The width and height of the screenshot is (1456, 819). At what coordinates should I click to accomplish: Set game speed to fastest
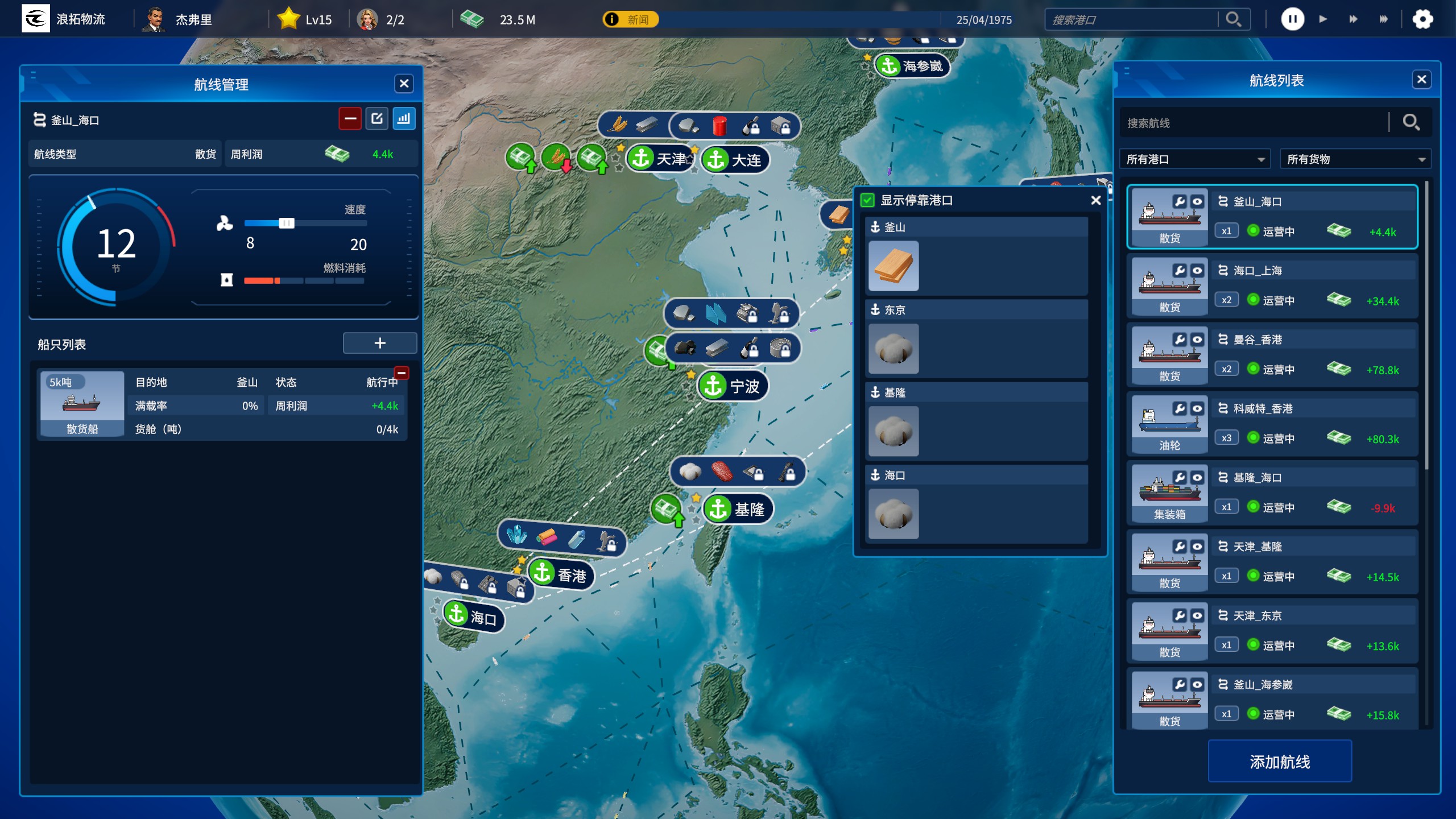click(x=1384, y=19)
